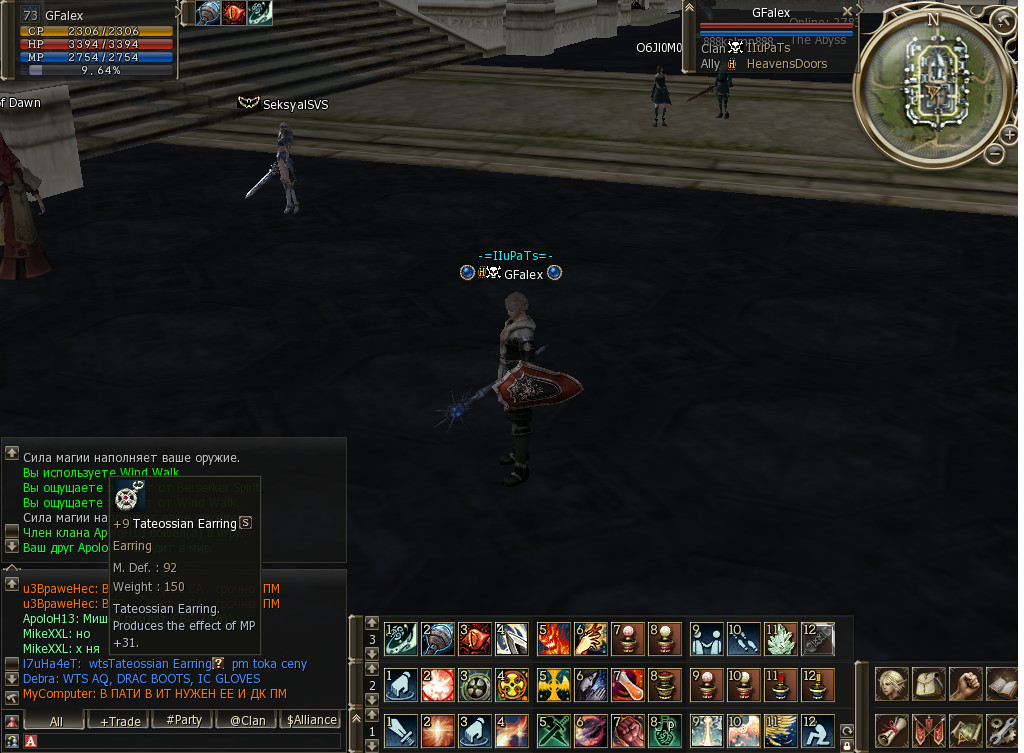Viewport: 1024px width, 753px height.
Task: Show the $Alliance chat tab
Action: 311,720
